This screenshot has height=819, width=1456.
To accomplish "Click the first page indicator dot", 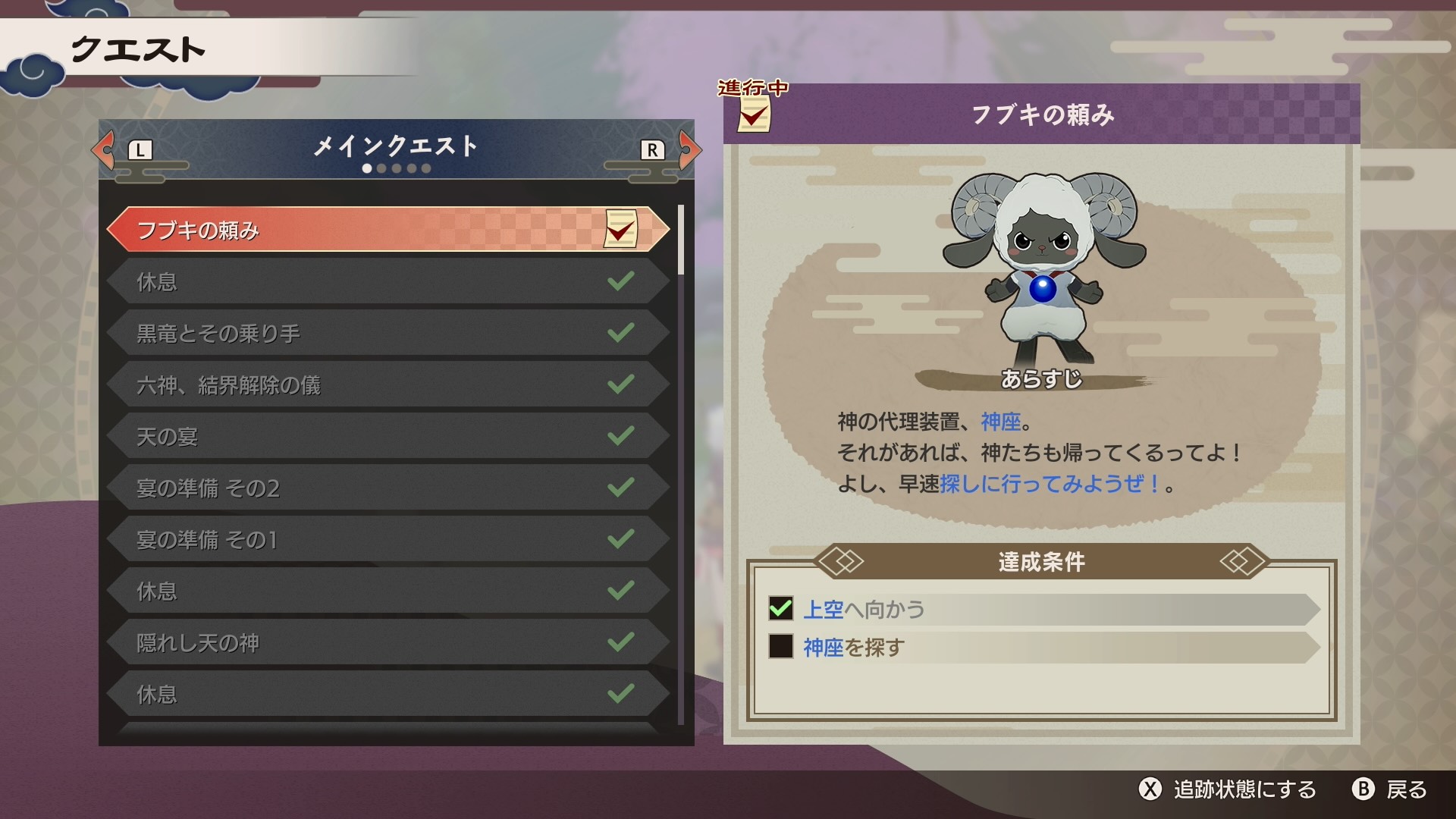I will (x=367, y=168).
